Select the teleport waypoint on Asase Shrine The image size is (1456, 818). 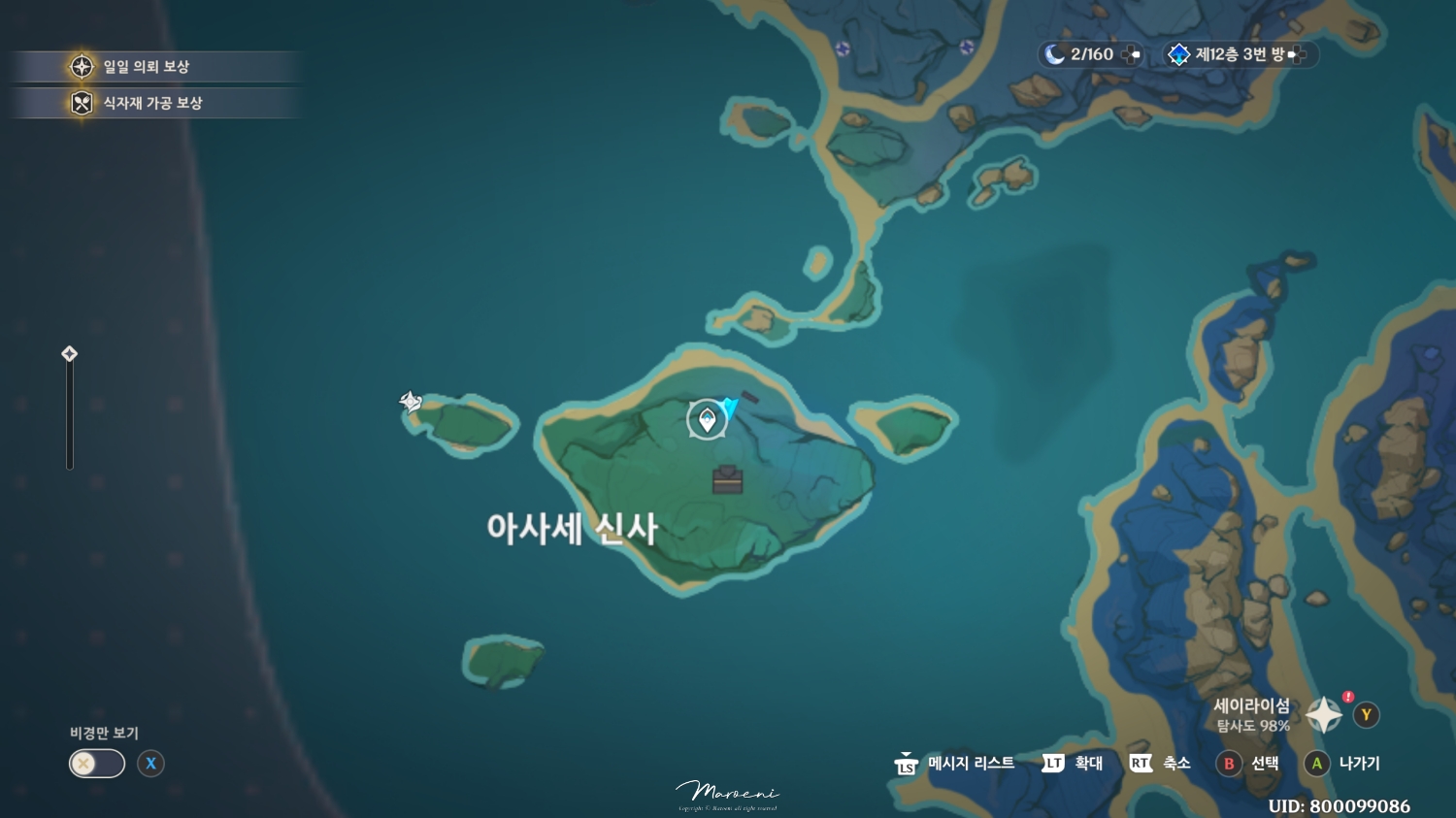click(x=707, y=419)
